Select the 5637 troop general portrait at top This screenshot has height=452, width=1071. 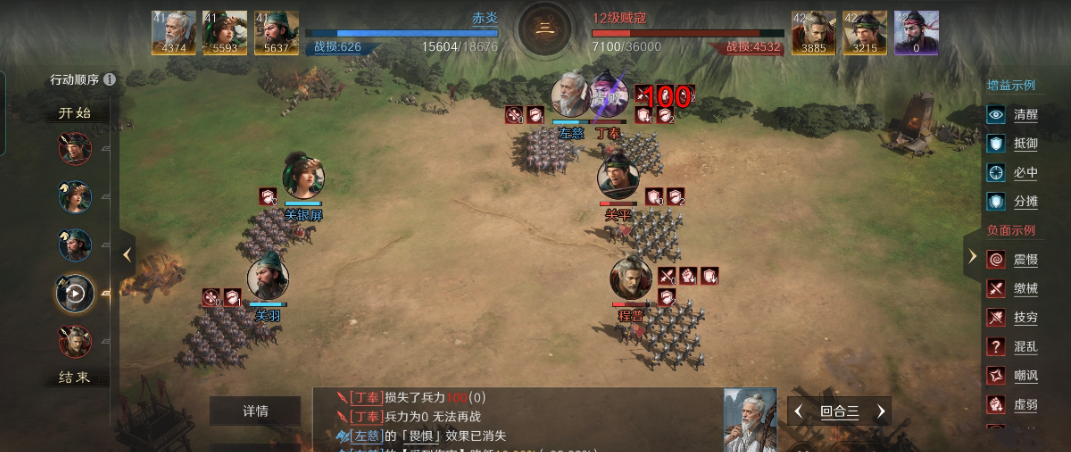tap(277, 33)
